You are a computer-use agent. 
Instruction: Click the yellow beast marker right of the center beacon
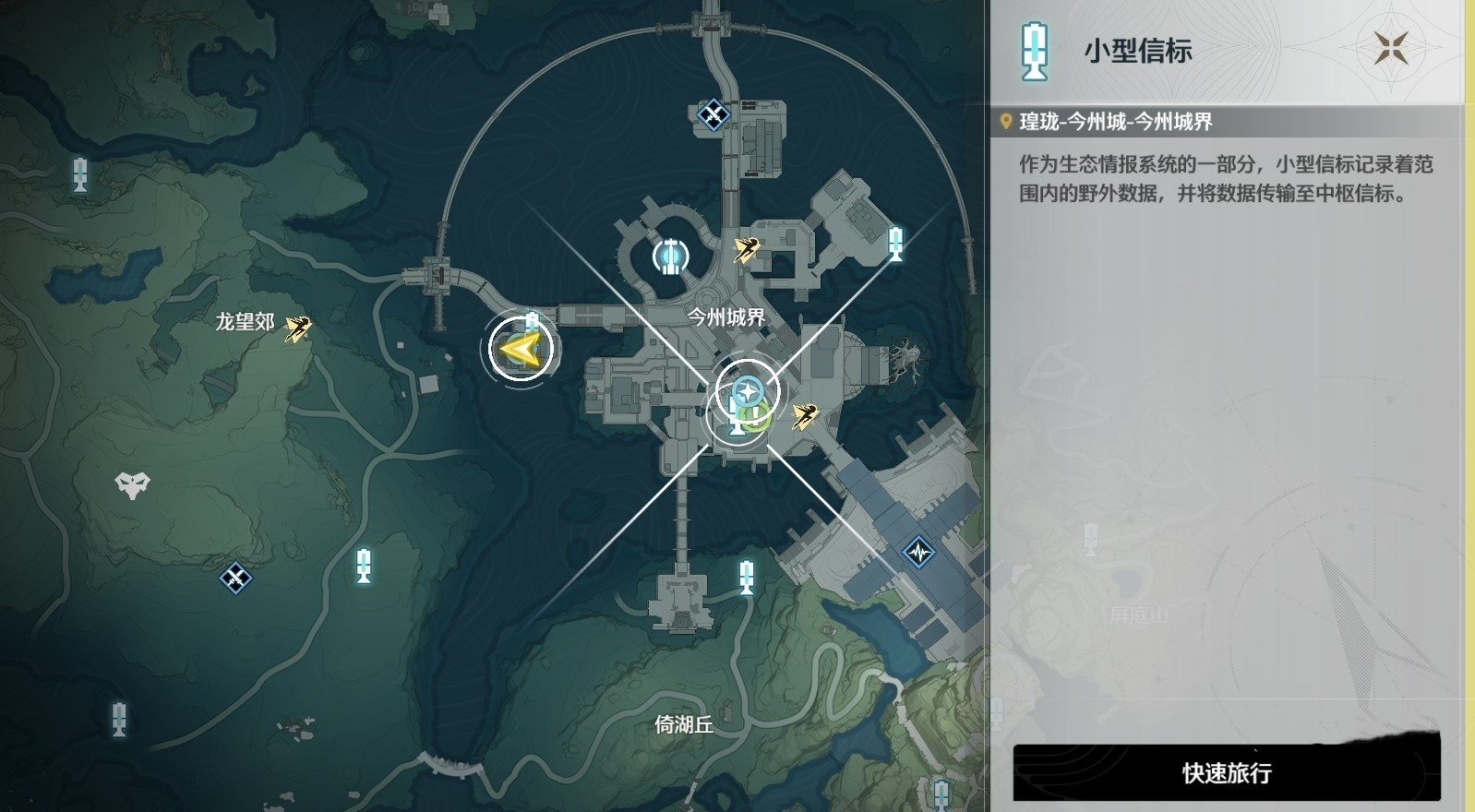click(805, 417)
